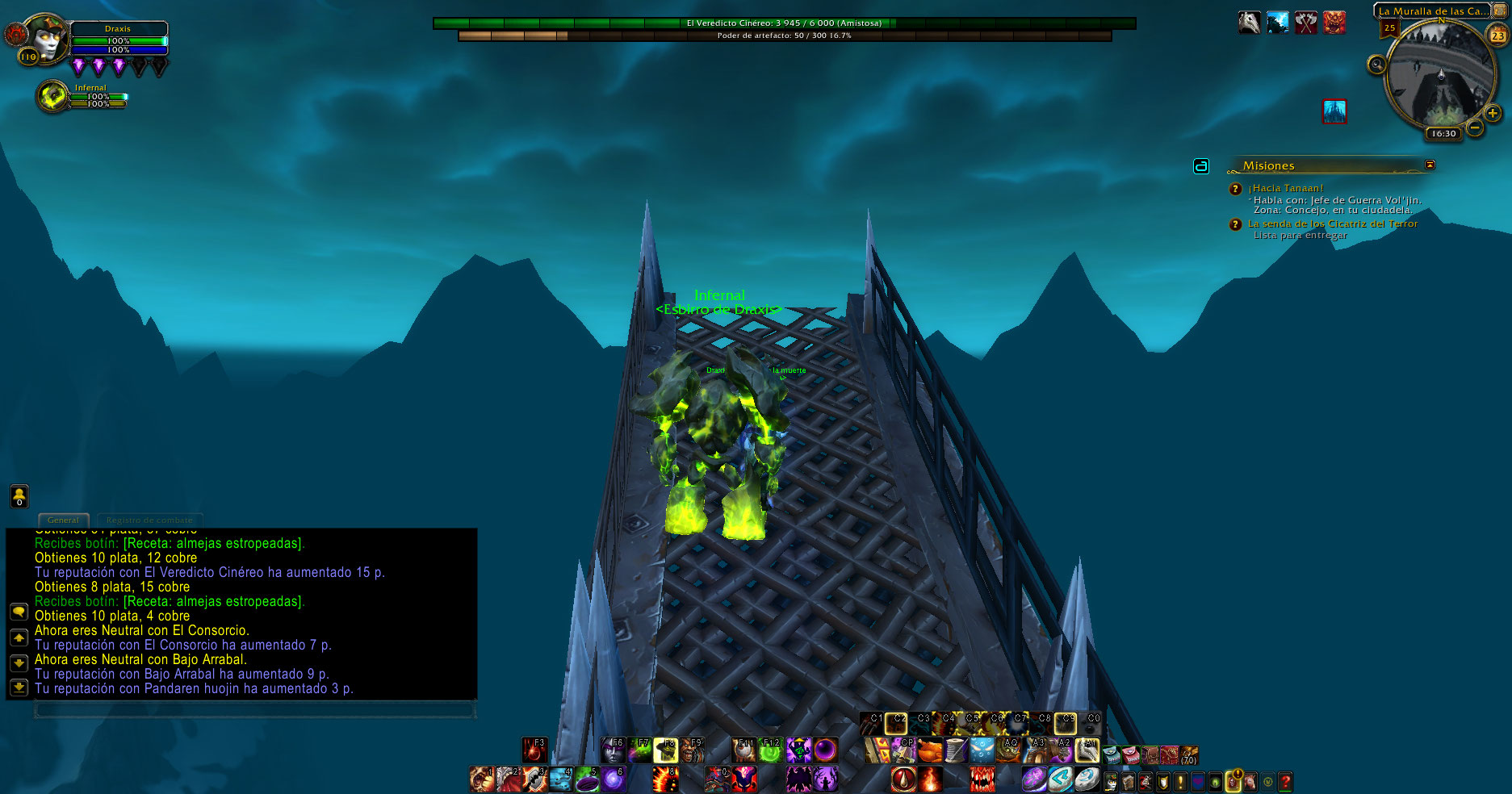The width and height of the screenshot is (1512, 794).
Task: Activate the ability bound to F12
Action: (x=771, y=750)
